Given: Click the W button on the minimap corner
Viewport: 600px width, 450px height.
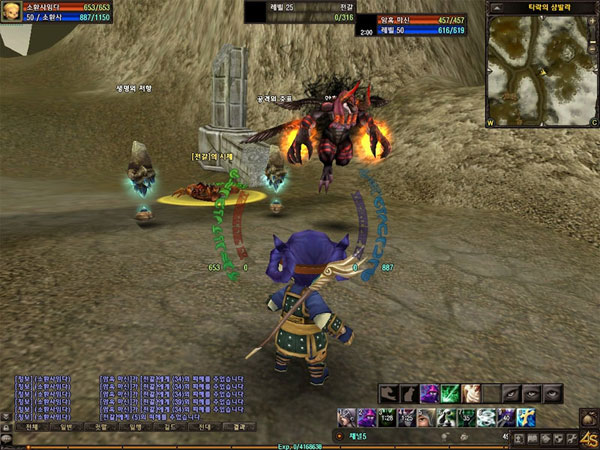Looking at the screenshot, I should (x=491, y=123).
